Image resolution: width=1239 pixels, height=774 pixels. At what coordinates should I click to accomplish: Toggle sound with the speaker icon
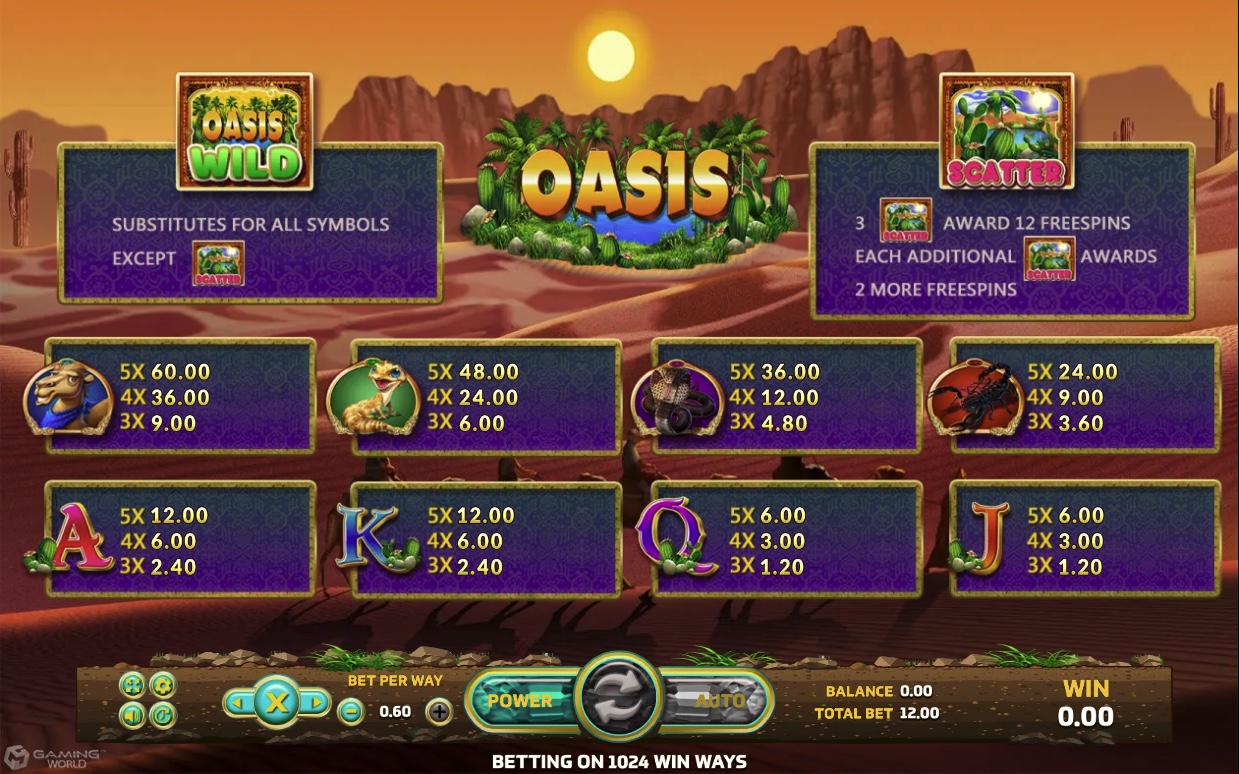pos(132,715)
